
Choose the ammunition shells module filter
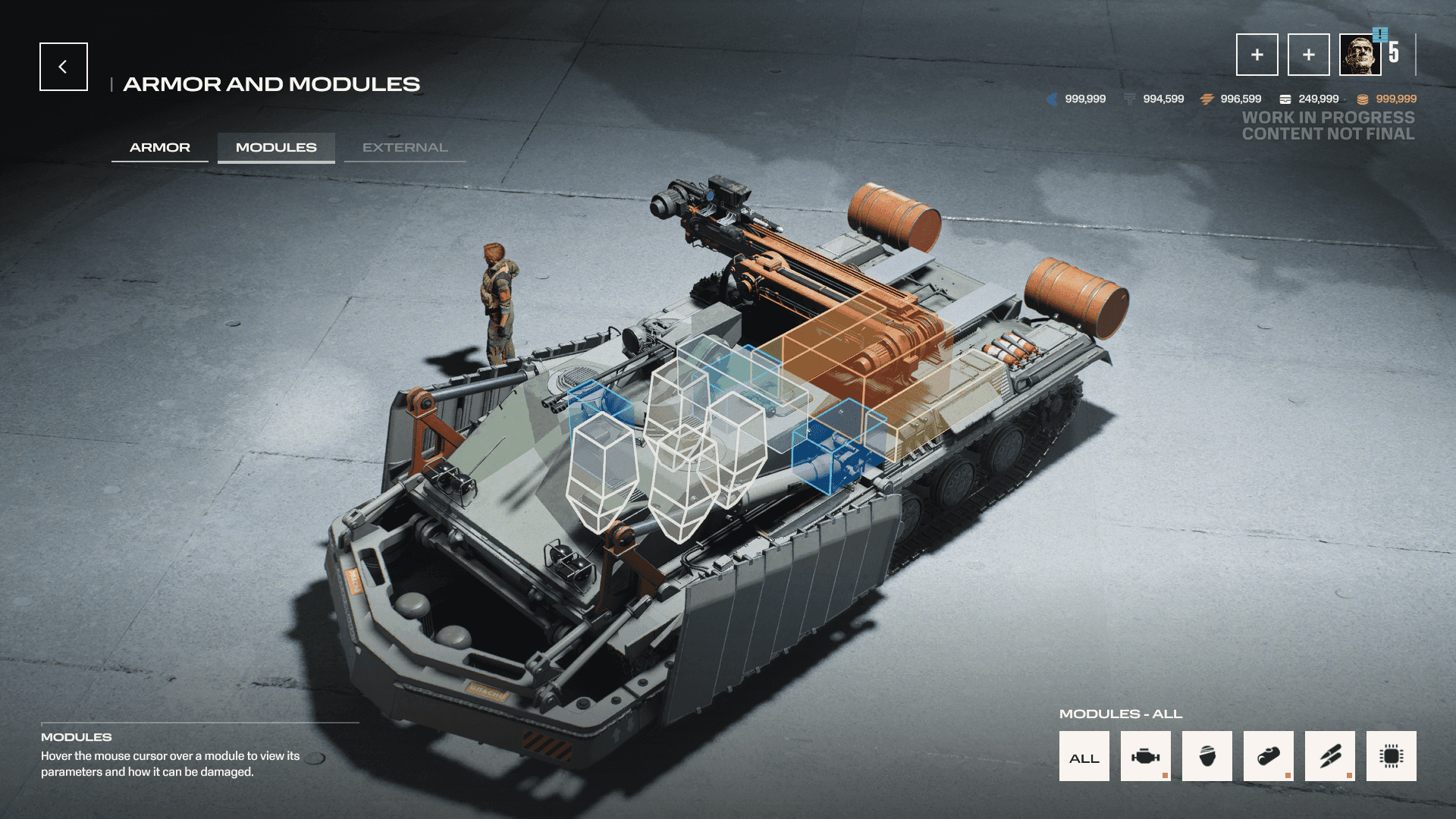tap(1329, 756)
